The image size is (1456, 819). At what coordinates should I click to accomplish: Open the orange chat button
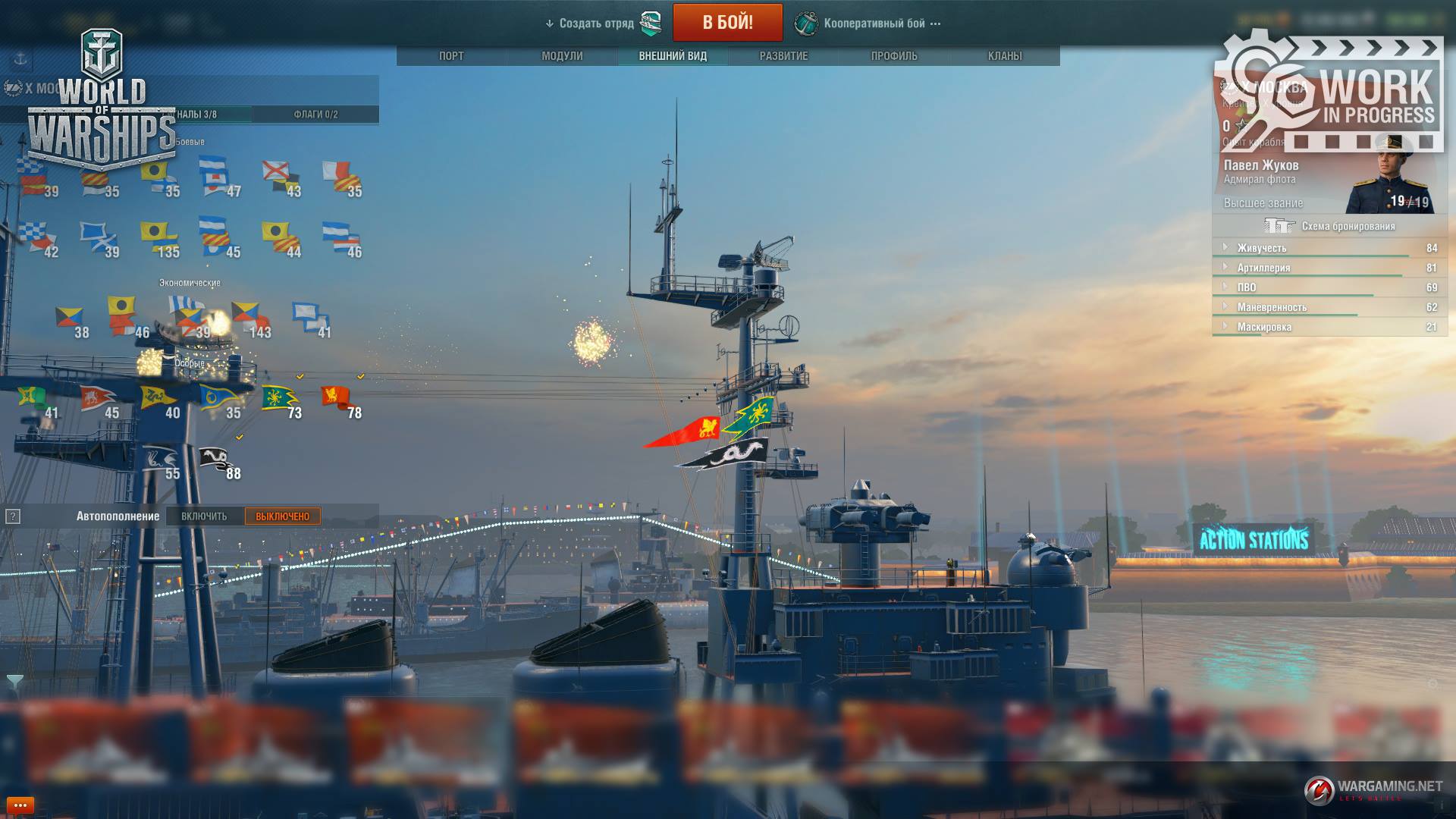[x=20, y=805]
